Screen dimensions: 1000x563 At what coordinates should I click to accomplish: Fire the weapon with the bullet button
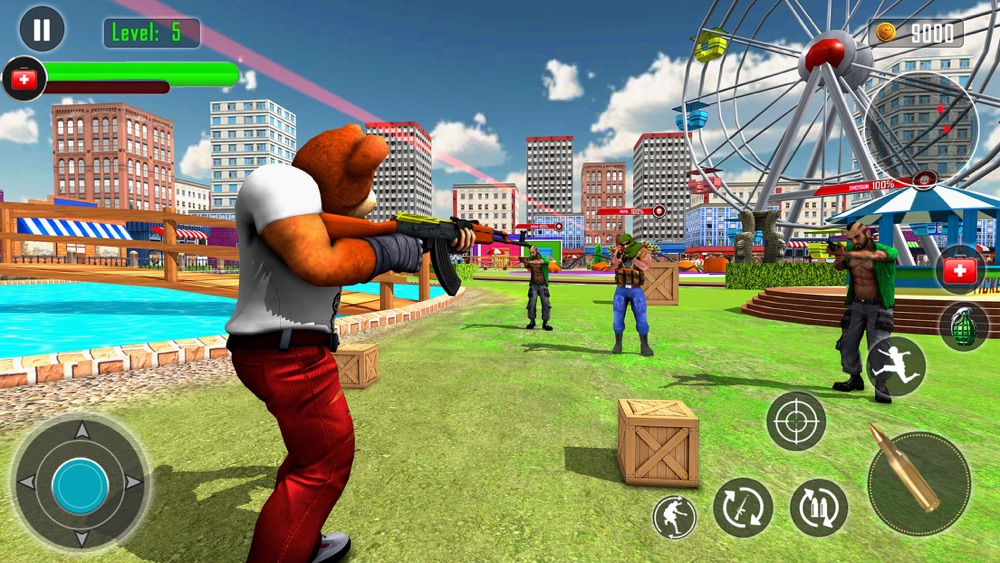[x=918, y=483]
